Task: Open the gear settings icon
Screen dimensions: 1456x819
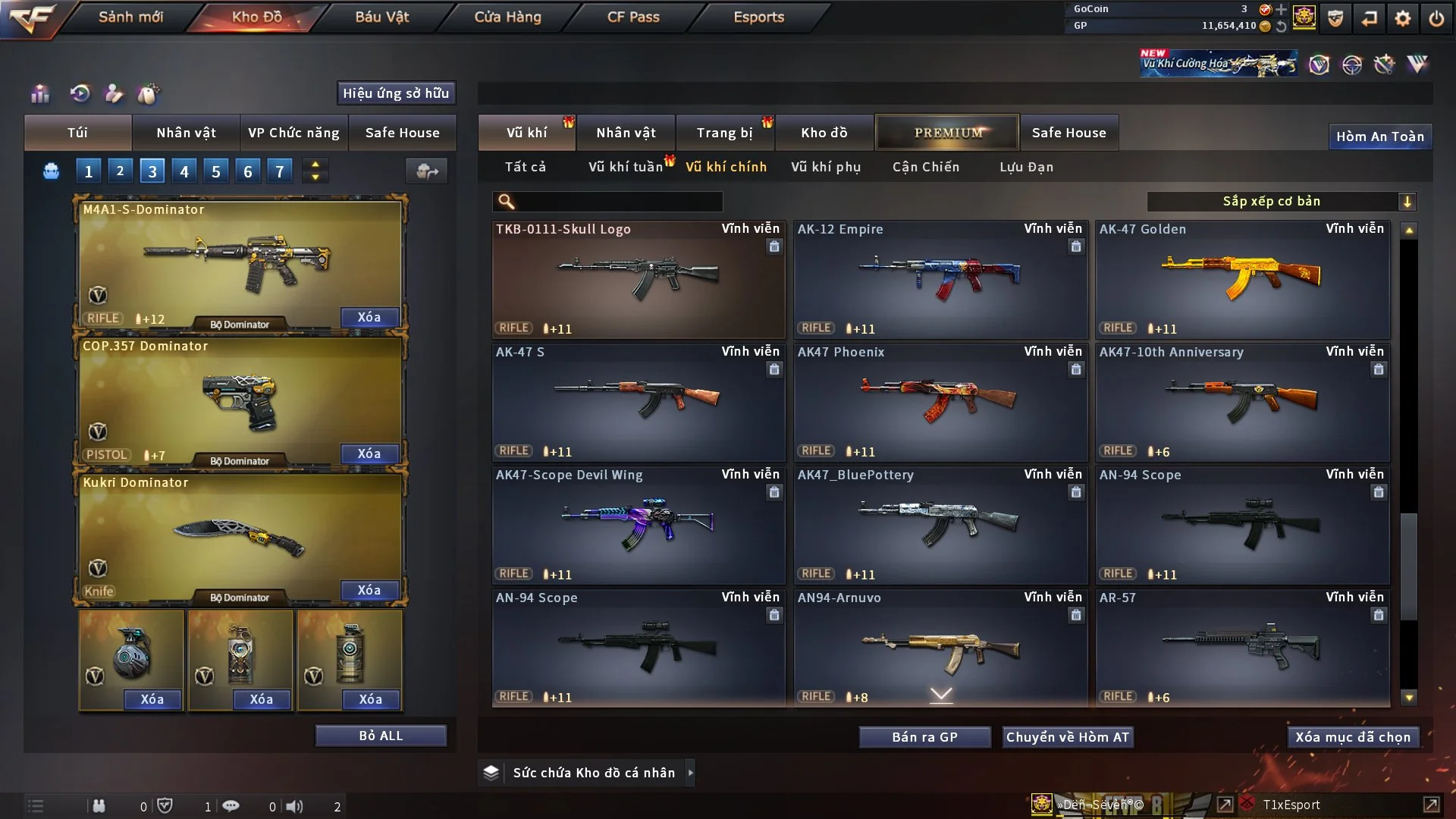Action: (x=1403, y=18)
